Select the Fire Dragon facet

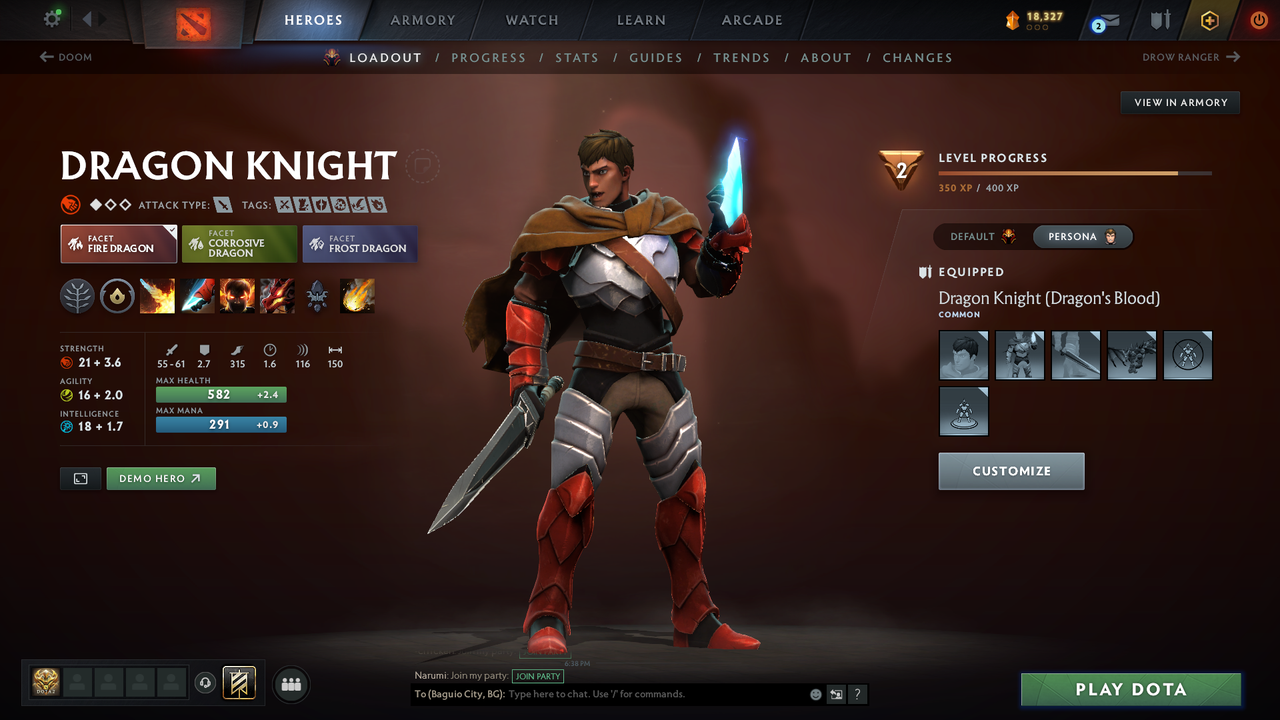click(x=118, y=243)
